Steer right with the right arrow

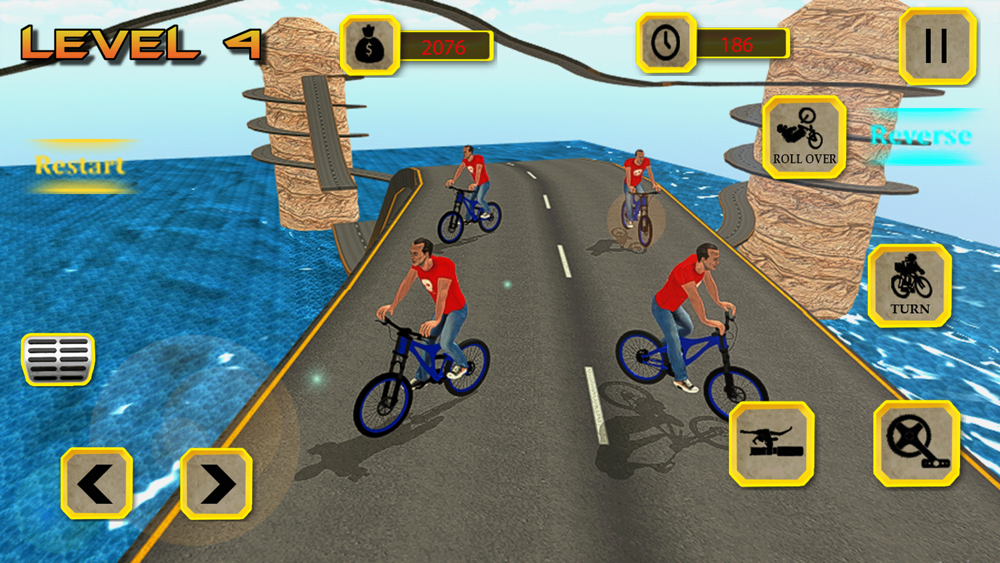[216, 484]
